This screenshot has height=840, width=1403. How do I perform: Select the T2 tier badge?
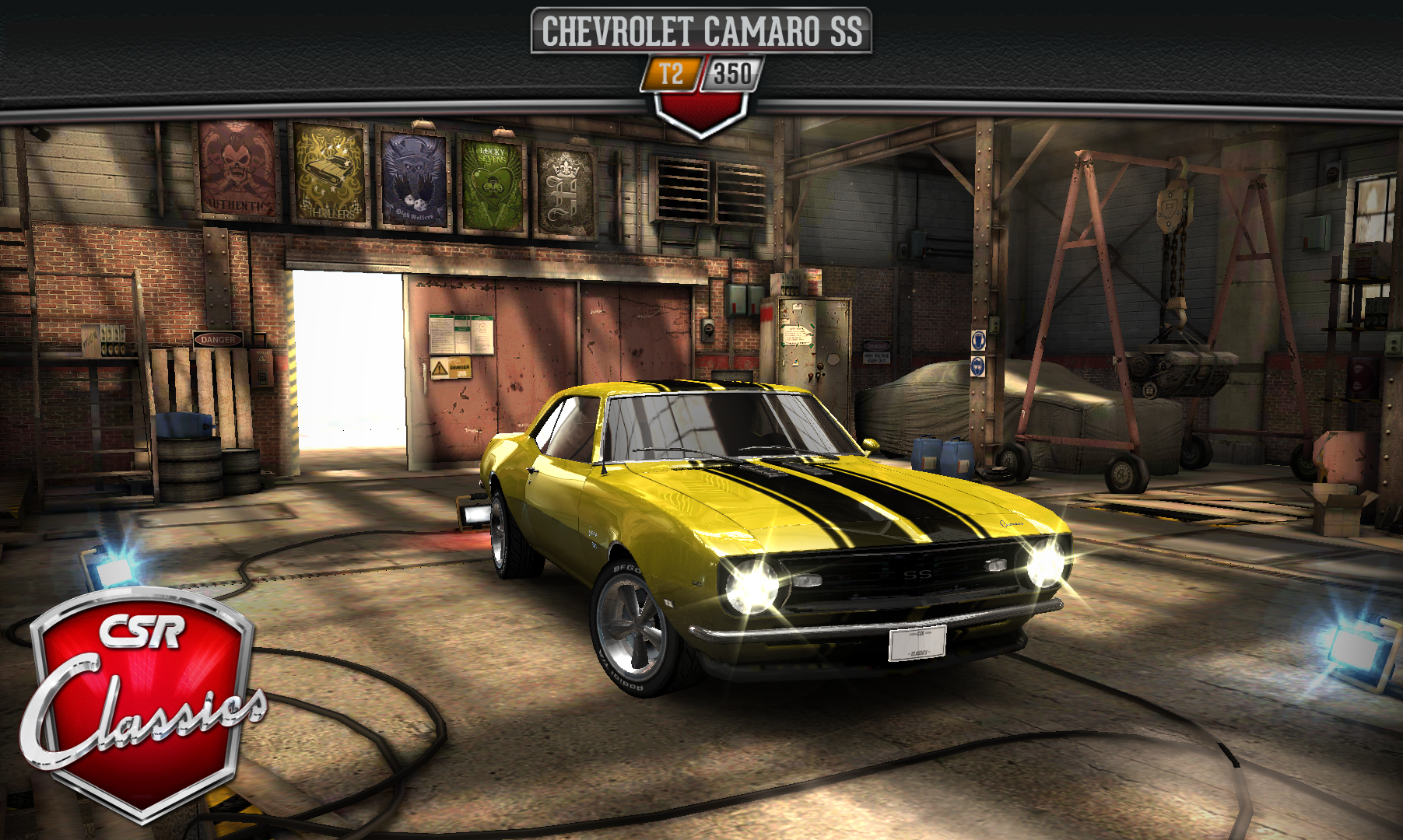click(x=672, y=72)
